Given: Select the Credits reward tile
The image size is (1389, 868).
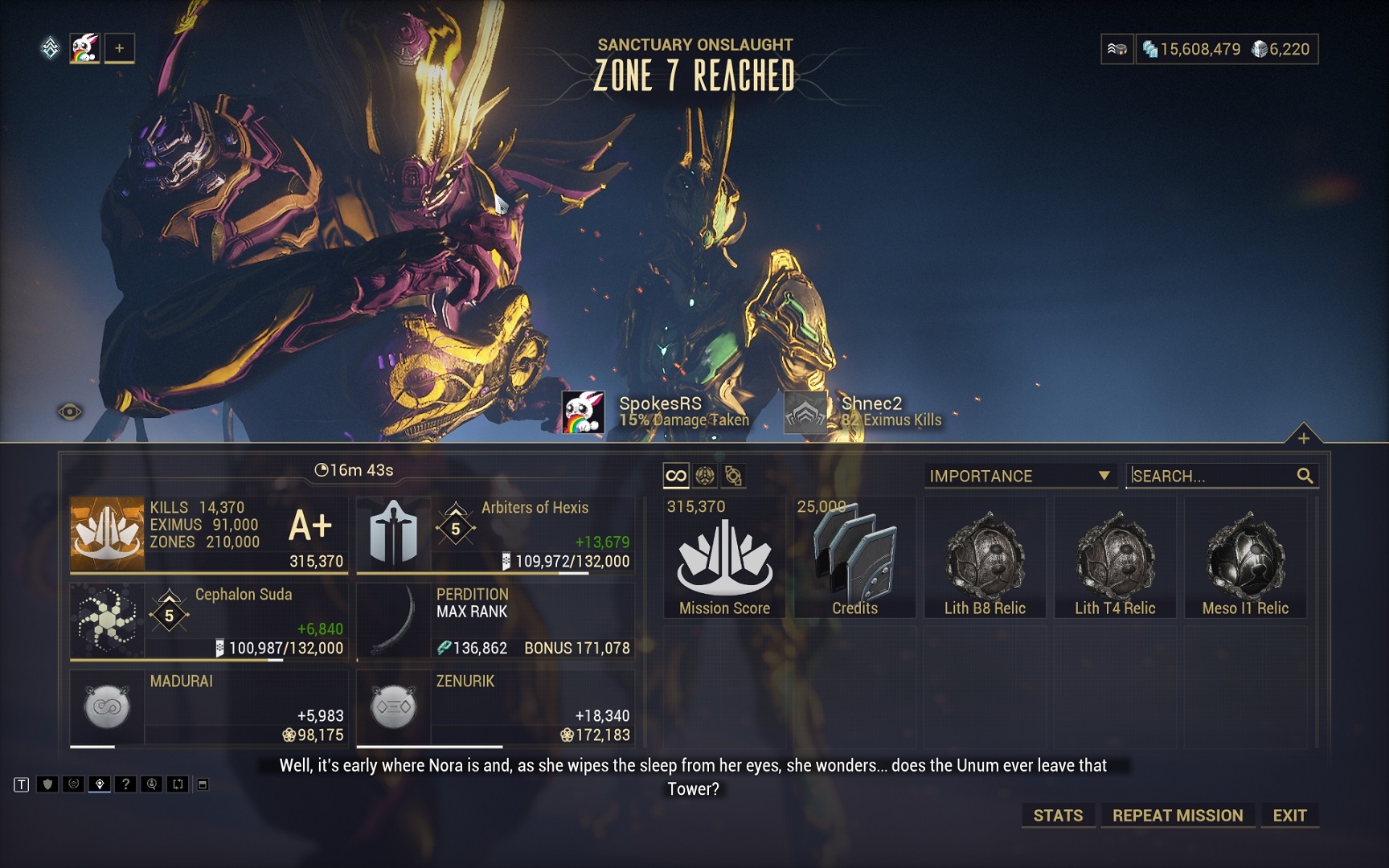Looking at the screenshot, I should (854, 557).
